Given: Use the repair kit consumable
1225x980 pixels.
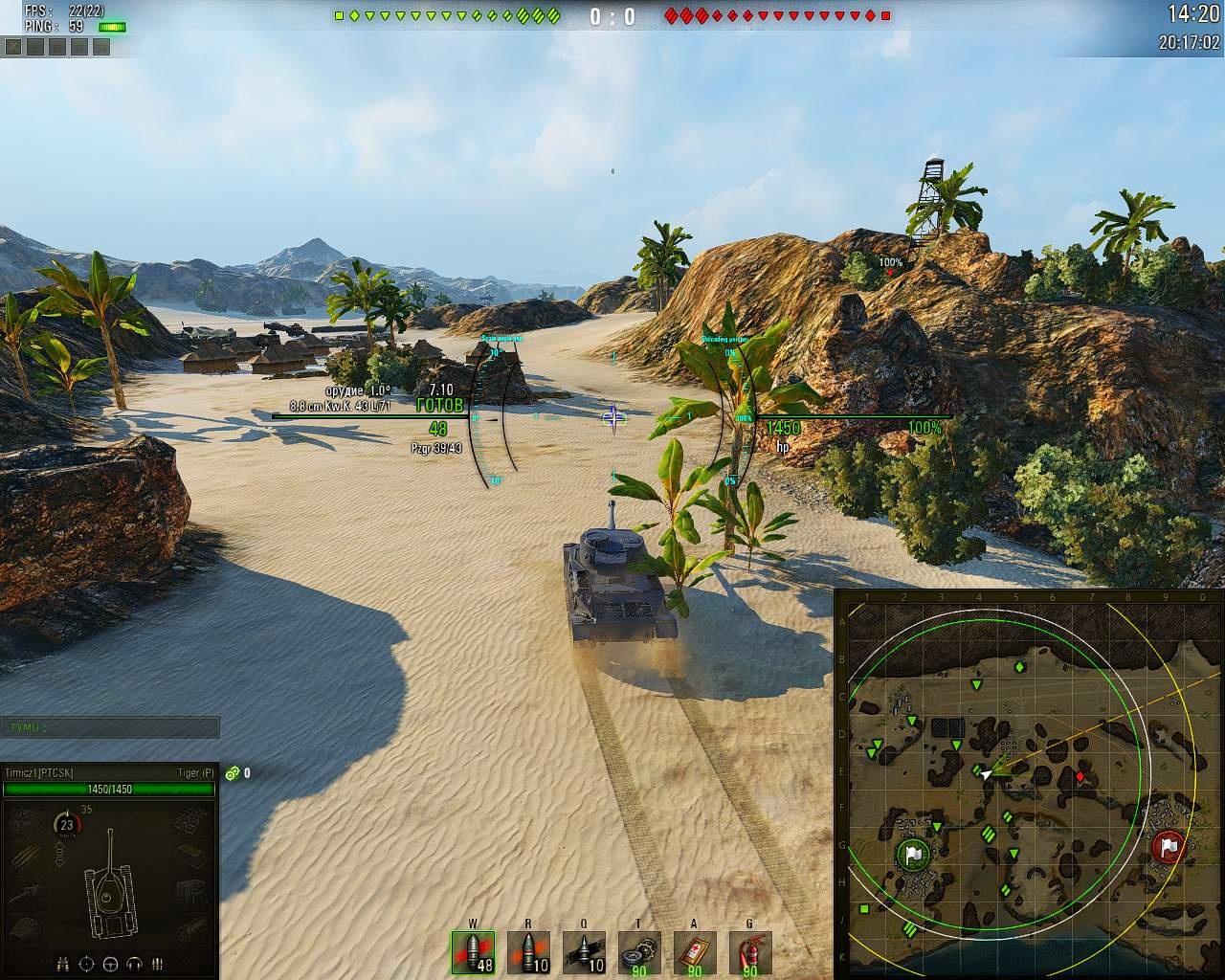Looking at the screenshot, I should (639, 952).
